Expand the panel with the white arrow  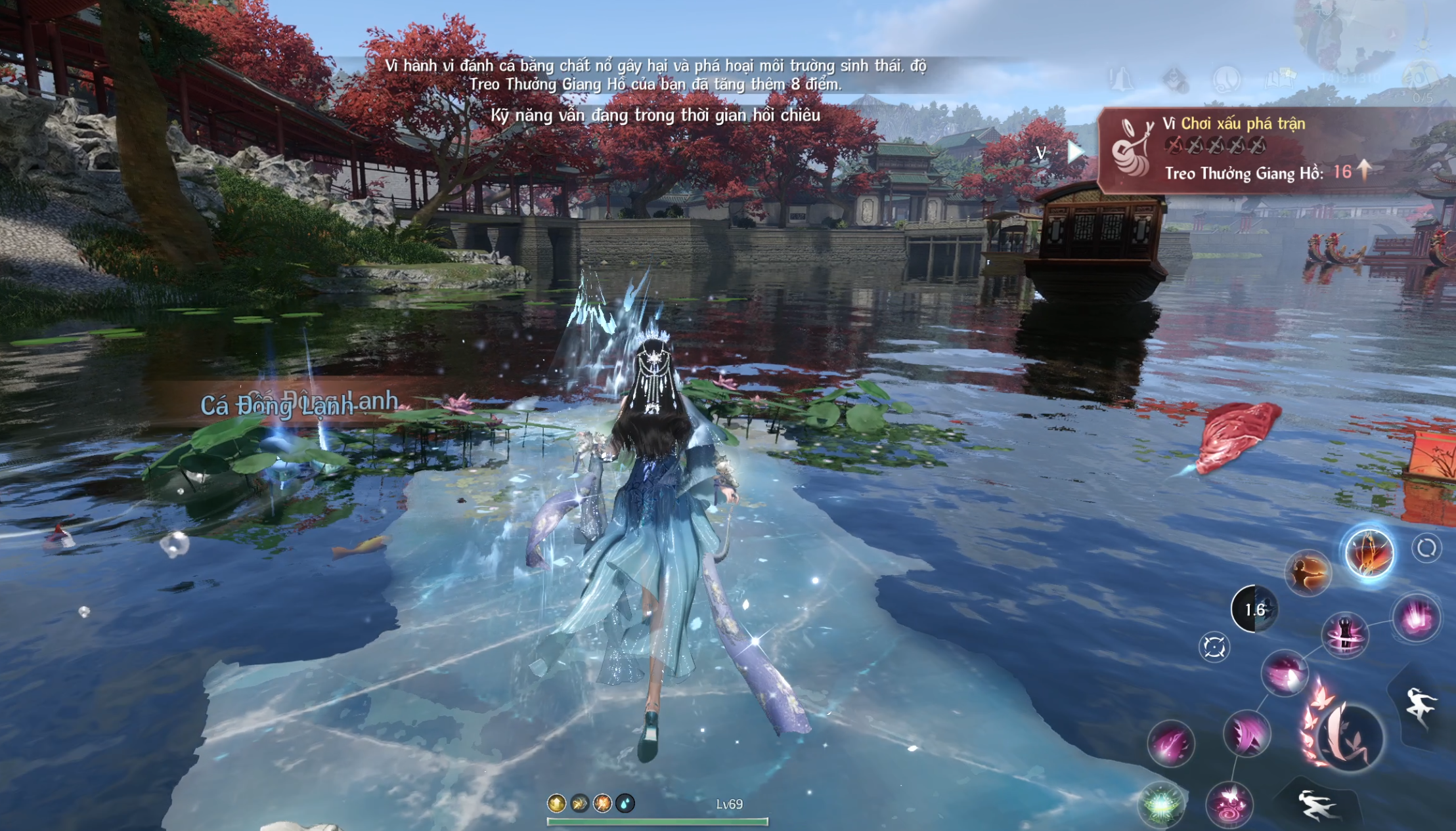1075,152
